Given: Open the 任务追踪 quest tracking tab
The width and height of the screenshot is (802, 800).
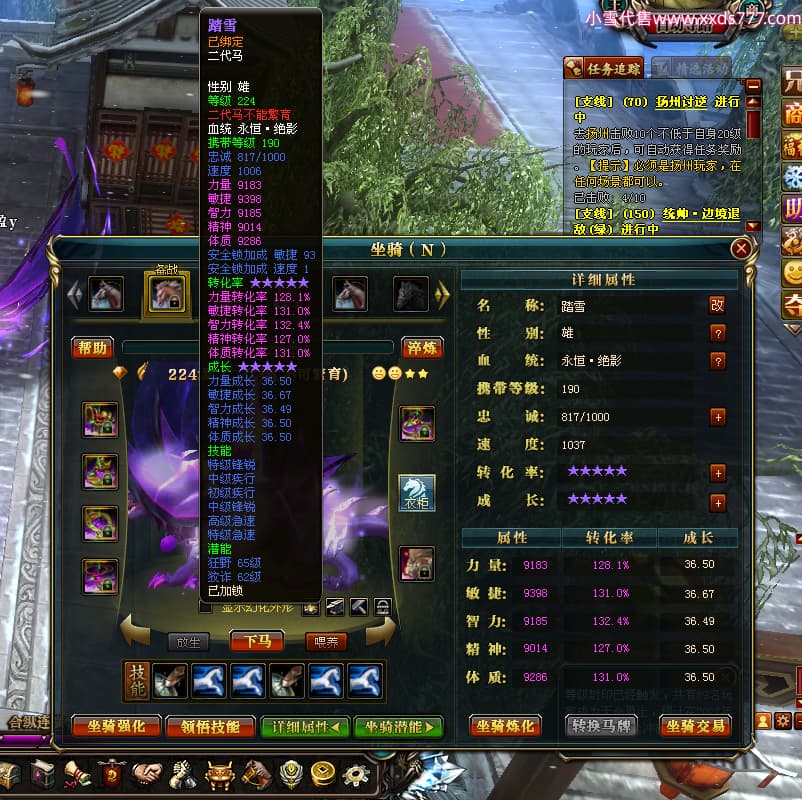Looking at the screenshot, I should 604,68.
